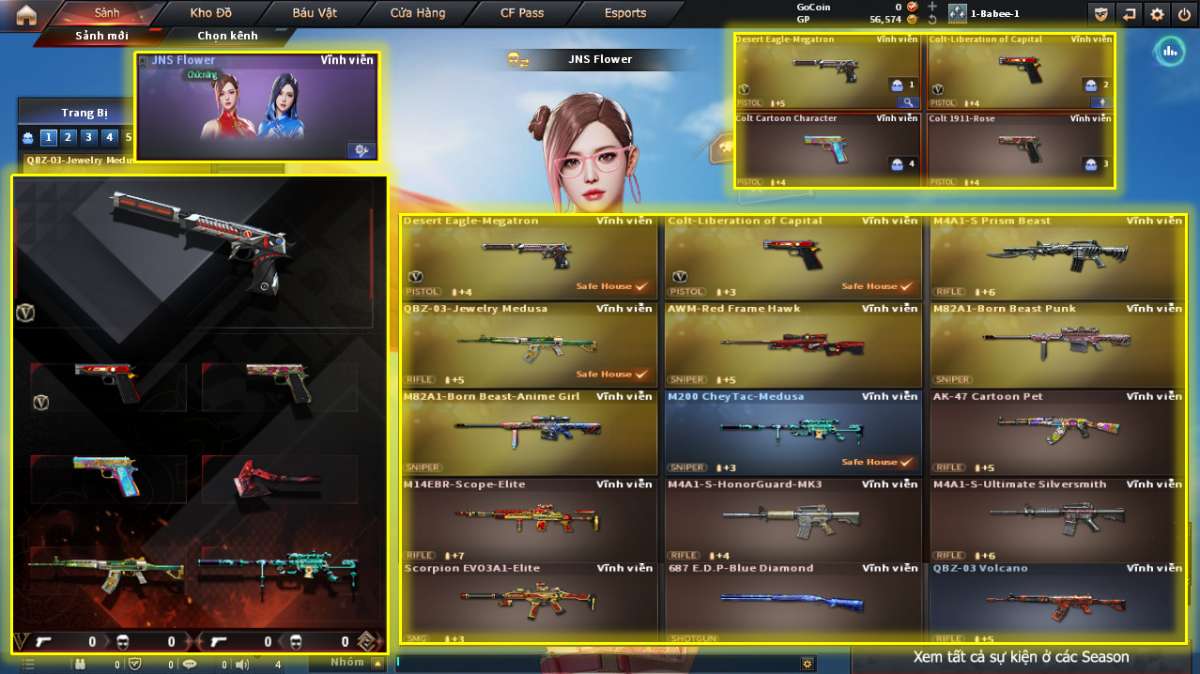Switch to equipment loadout 3
This screenshot has height=674, width=1200.
tap(89, 137)
